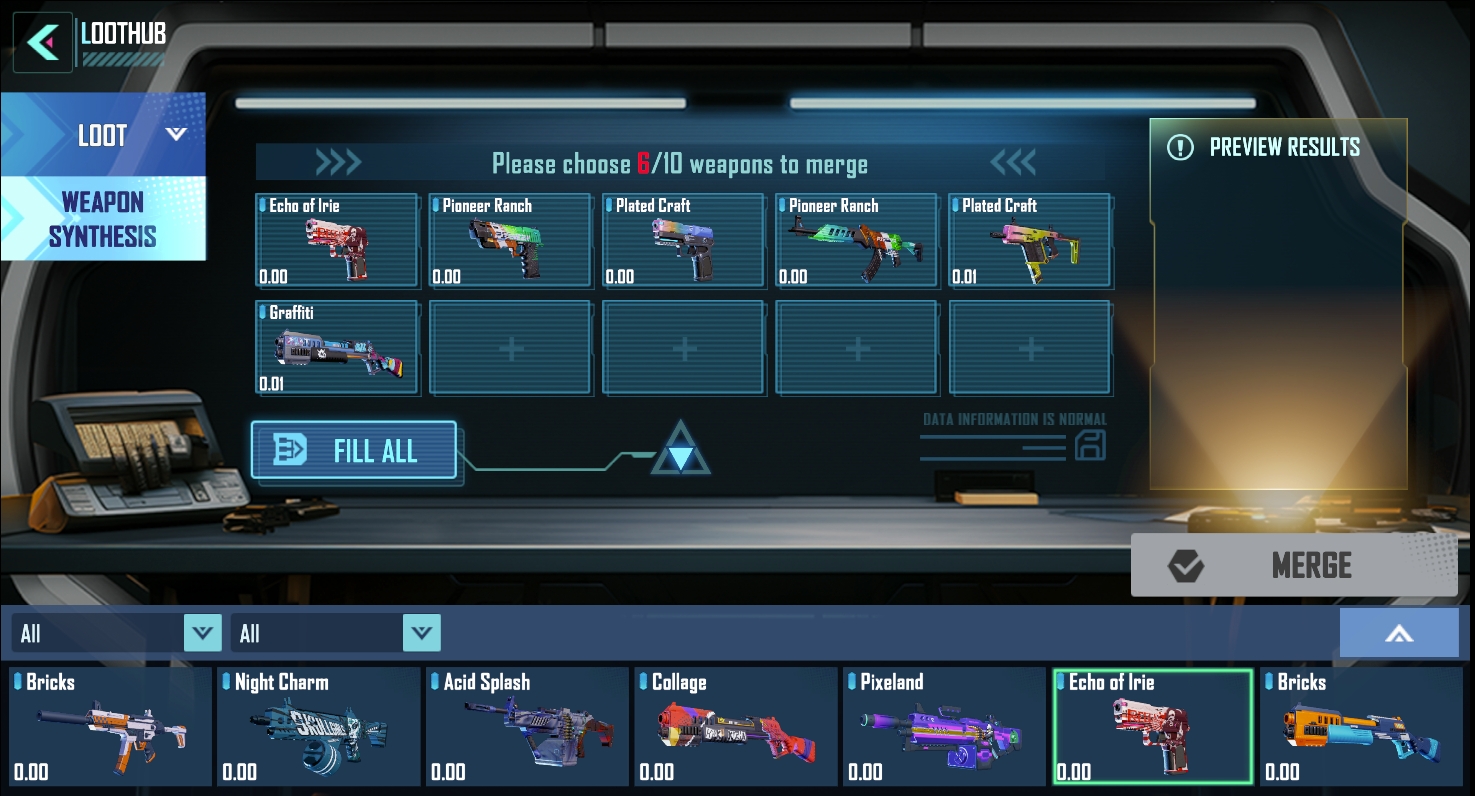Merge the selected weapons
This screenshot has width=1475, height=796.
click(x=1293, y=566)
